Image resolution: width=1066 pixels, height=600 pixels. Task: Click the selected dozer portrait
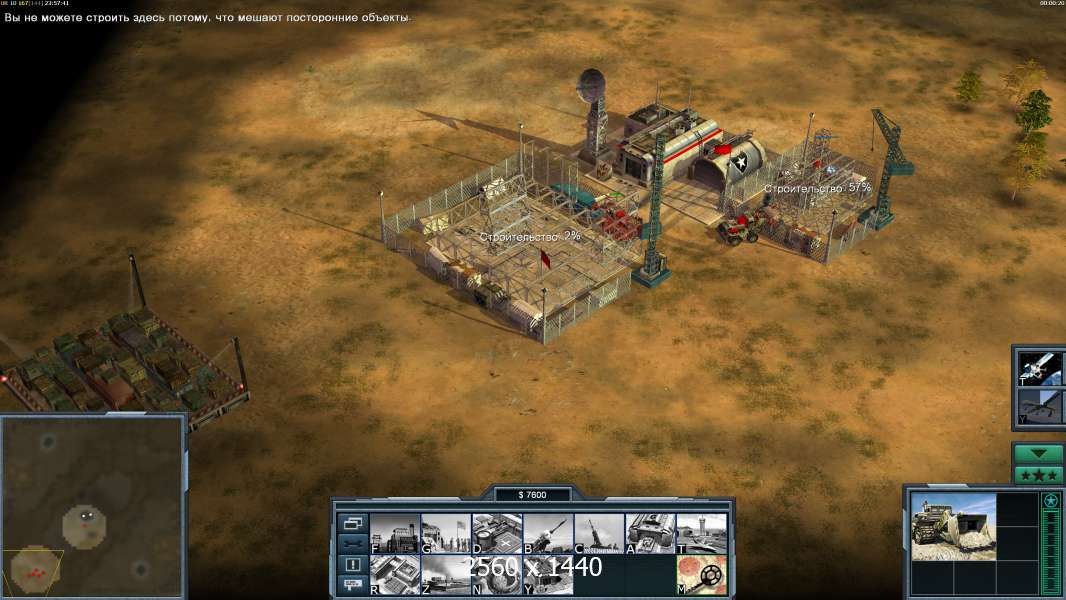pos(953,526)
